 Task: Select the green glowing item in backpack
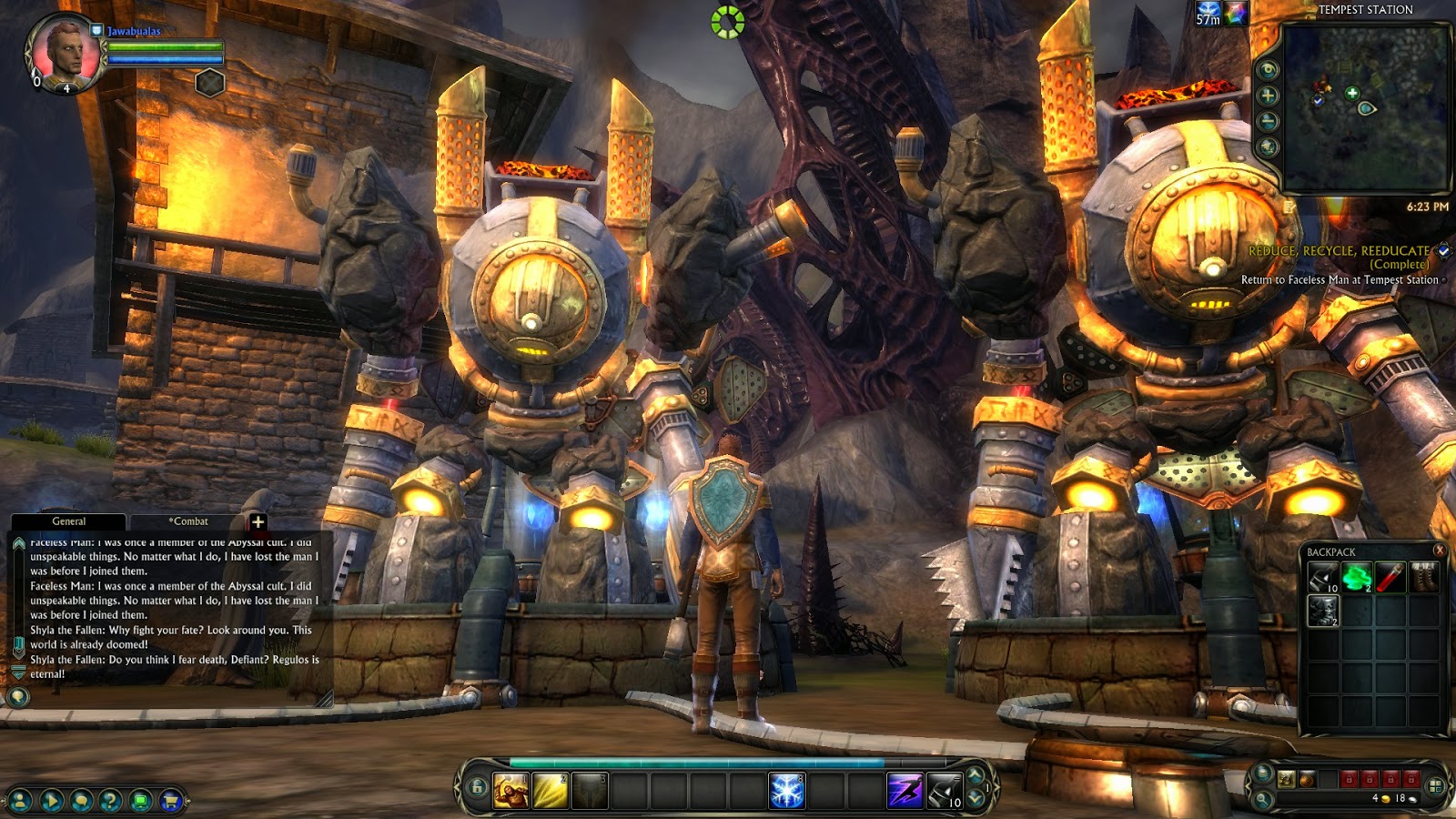point(1356,577)
